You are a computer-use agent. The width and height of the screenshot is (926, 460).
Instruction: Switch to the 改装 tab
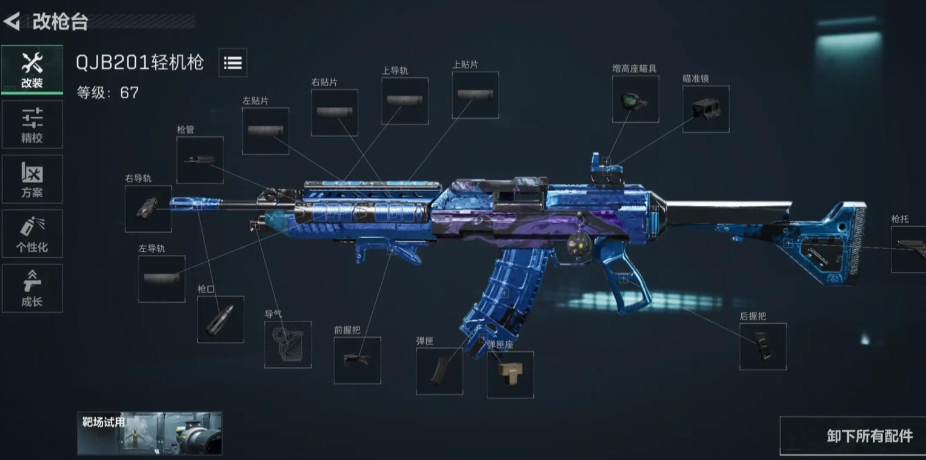pos(32,70)
